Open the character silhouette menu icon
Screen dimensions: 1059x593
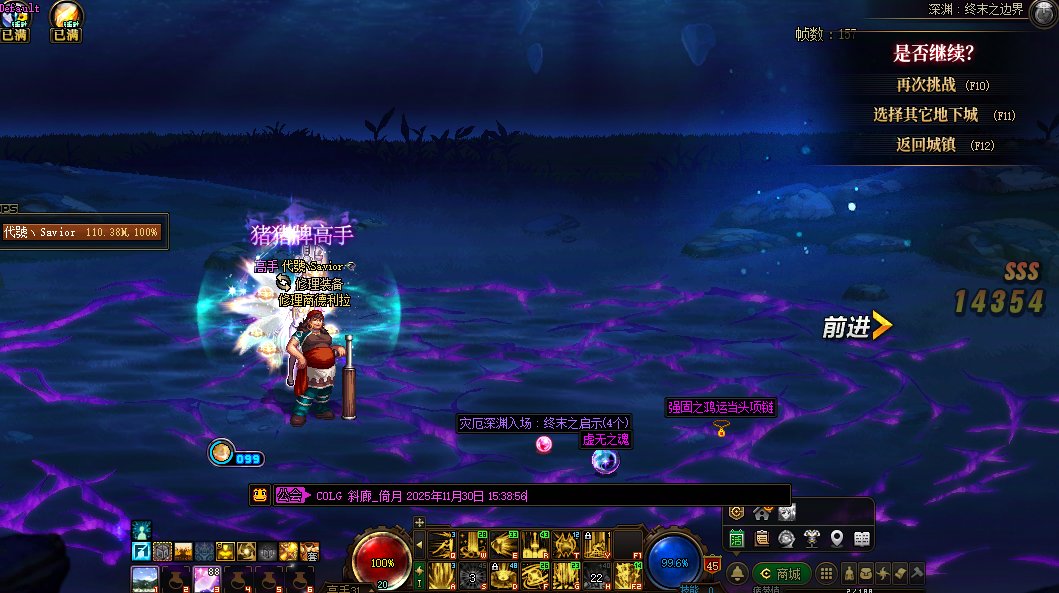(848, 574)
